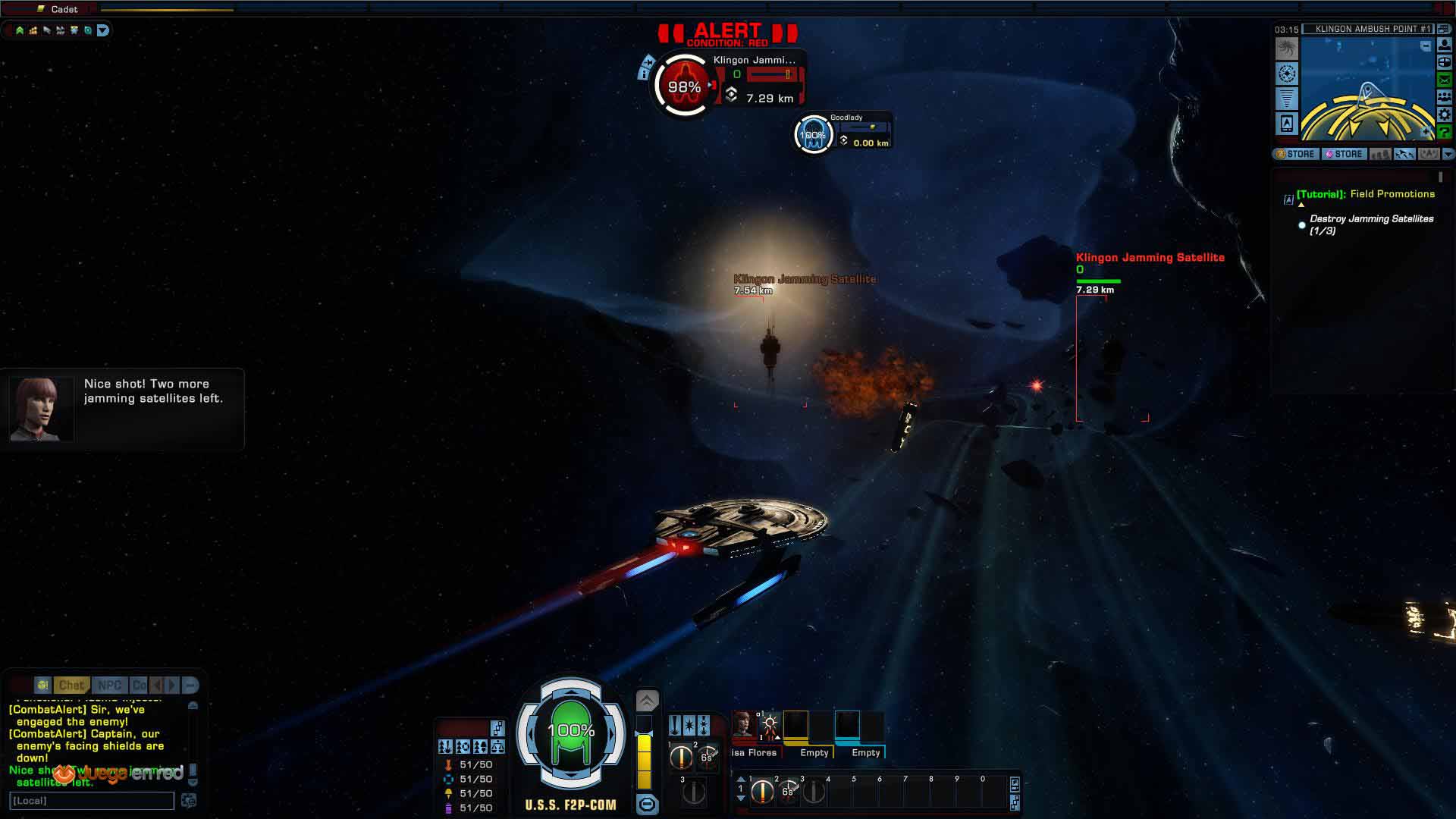The image size is (1456, 819).
Task: Stop the ship with the blue minus throttle button
Action: 647,804
